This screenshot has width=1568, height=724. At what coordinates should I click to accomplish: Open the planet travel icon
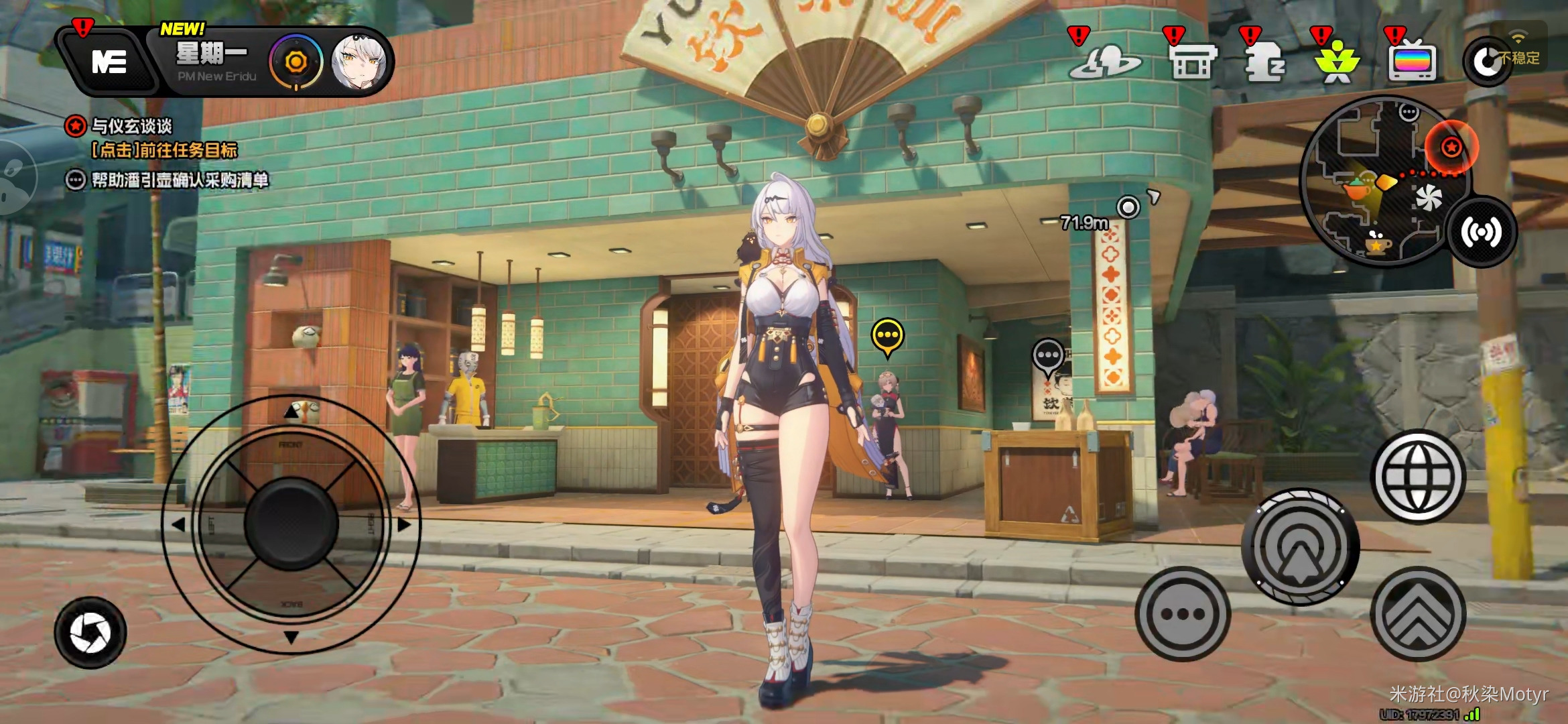pos(1104,62)
